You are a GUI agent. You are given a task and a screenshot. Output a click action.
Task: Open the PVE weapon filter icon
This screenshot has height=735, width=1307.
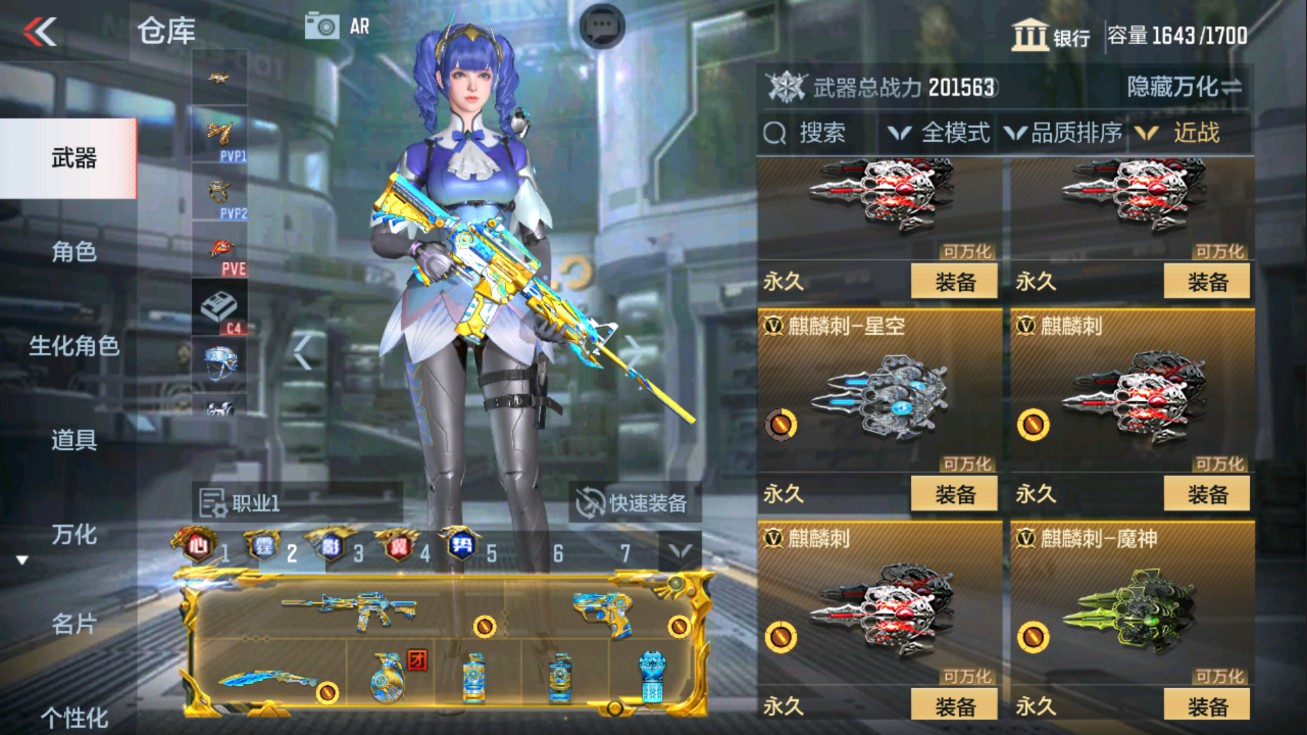(x=220, y=250)
